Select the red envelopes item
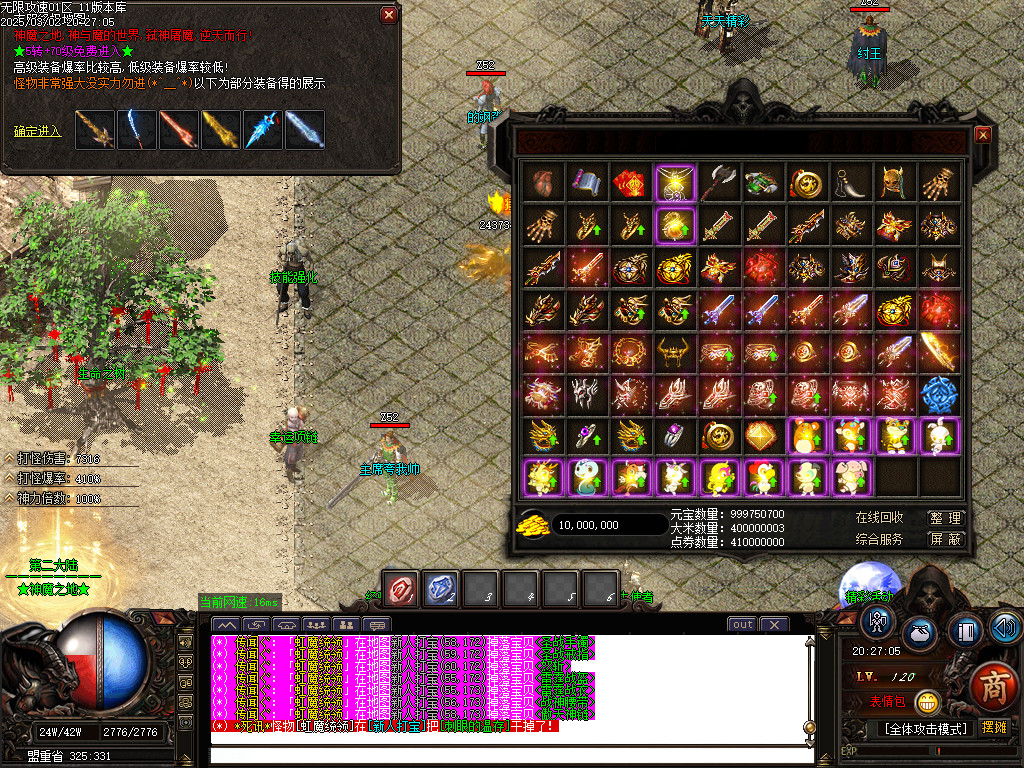The width and height of the screenshot is (1024, 768). [x=630, y=183]
